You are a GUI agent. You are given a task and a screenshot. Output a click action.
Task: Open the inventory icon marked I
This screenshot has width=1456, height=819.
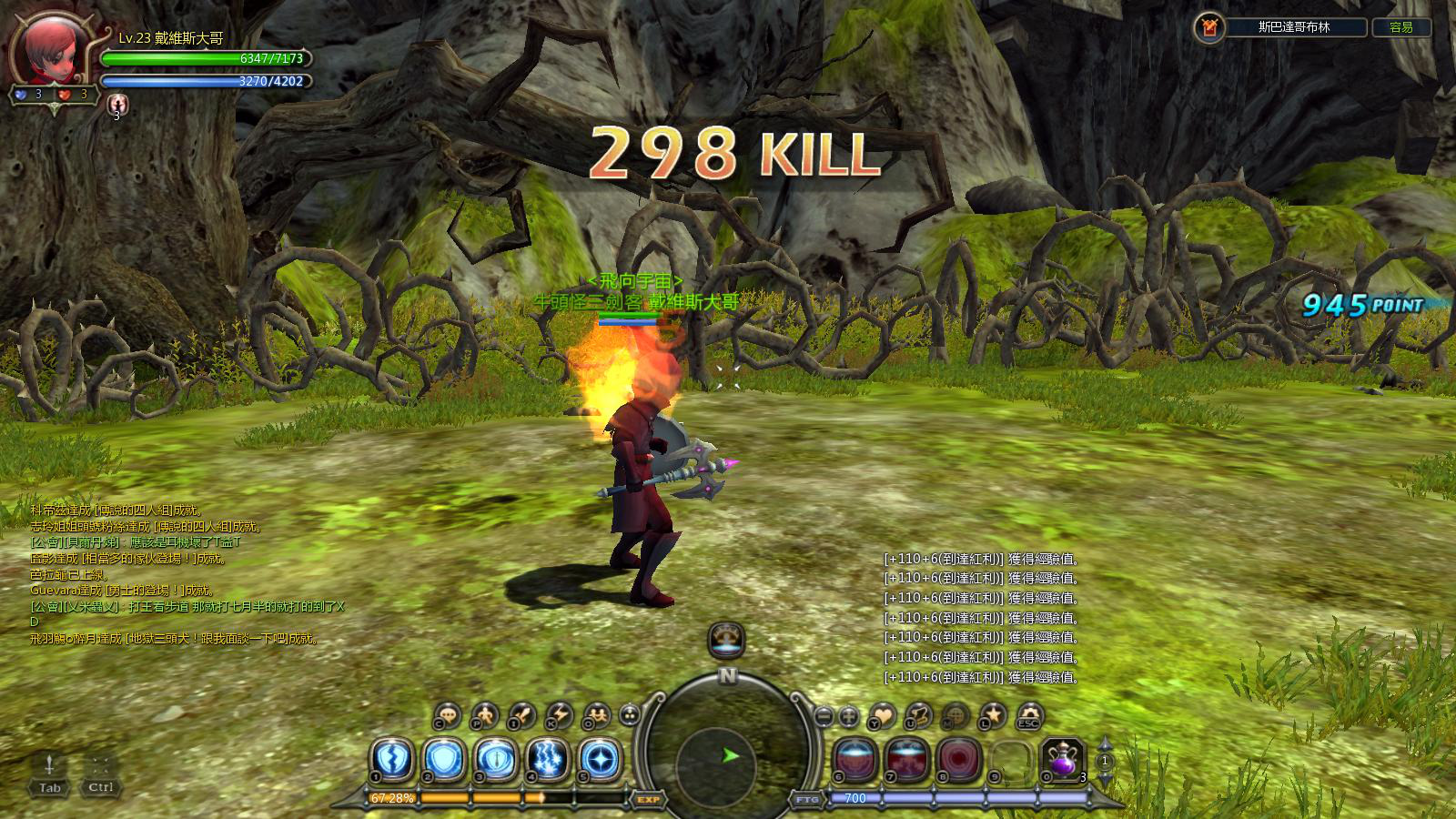[x=521, y=715]
